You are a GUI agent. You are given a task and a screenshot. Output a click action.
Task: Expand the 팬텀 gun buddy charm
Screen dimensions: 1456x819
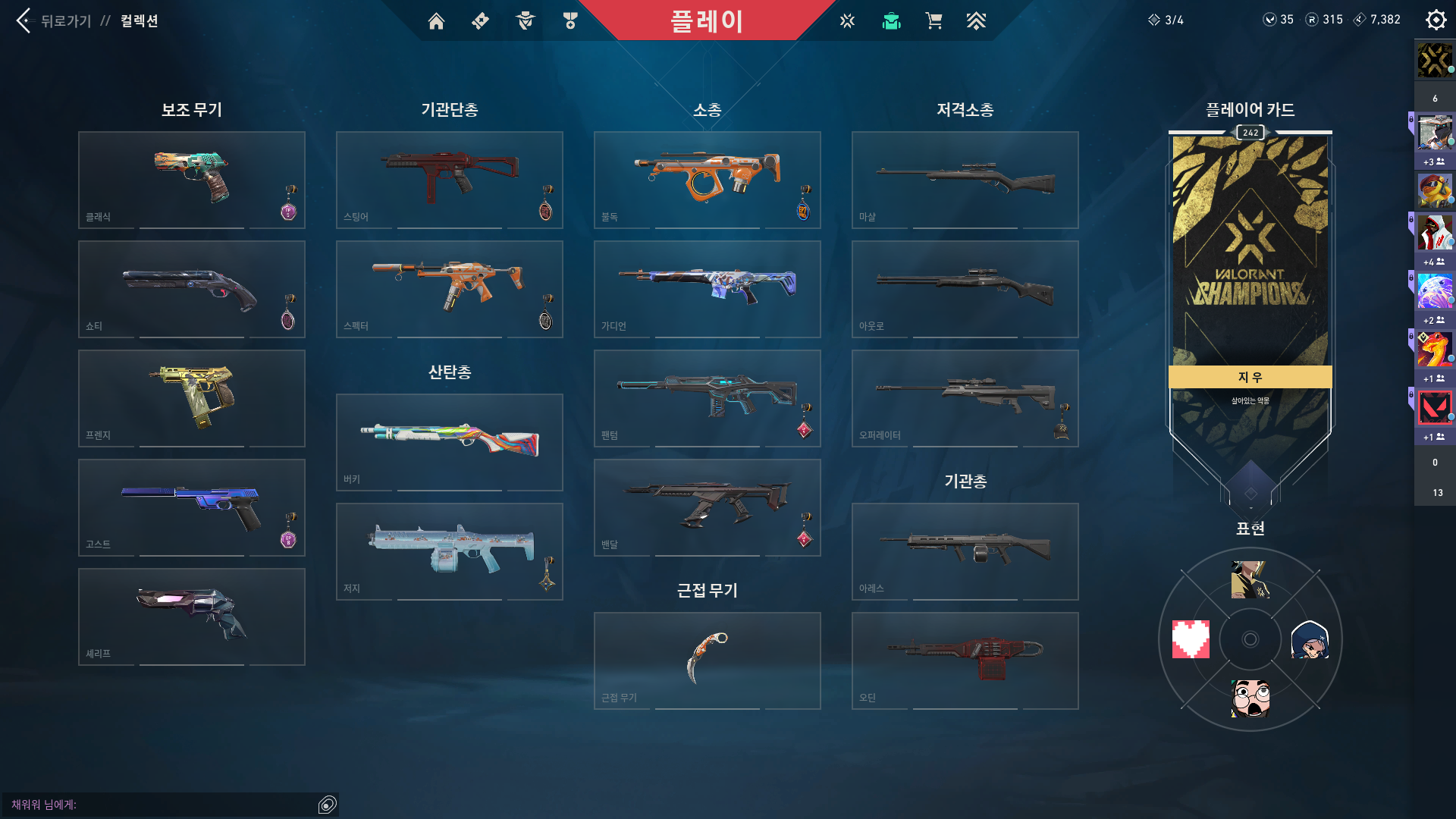coord(804,429)
